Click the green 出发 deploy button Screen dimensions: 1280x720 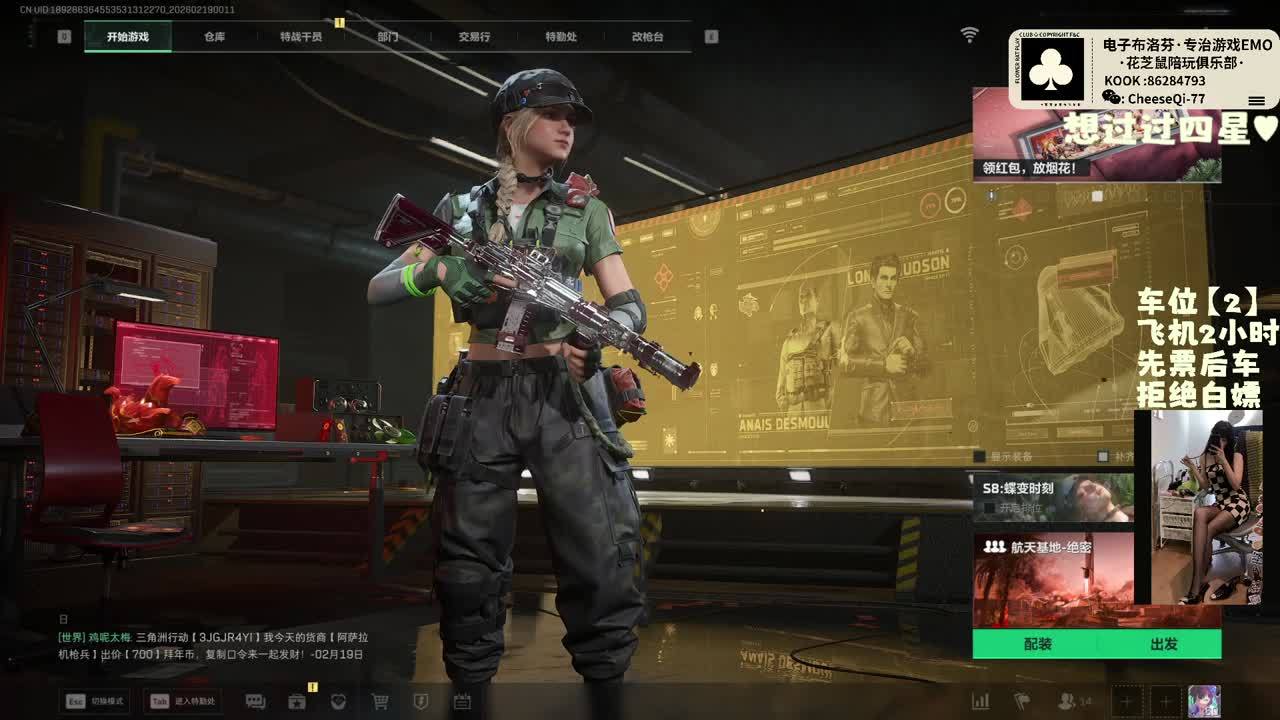[1163, 644]
